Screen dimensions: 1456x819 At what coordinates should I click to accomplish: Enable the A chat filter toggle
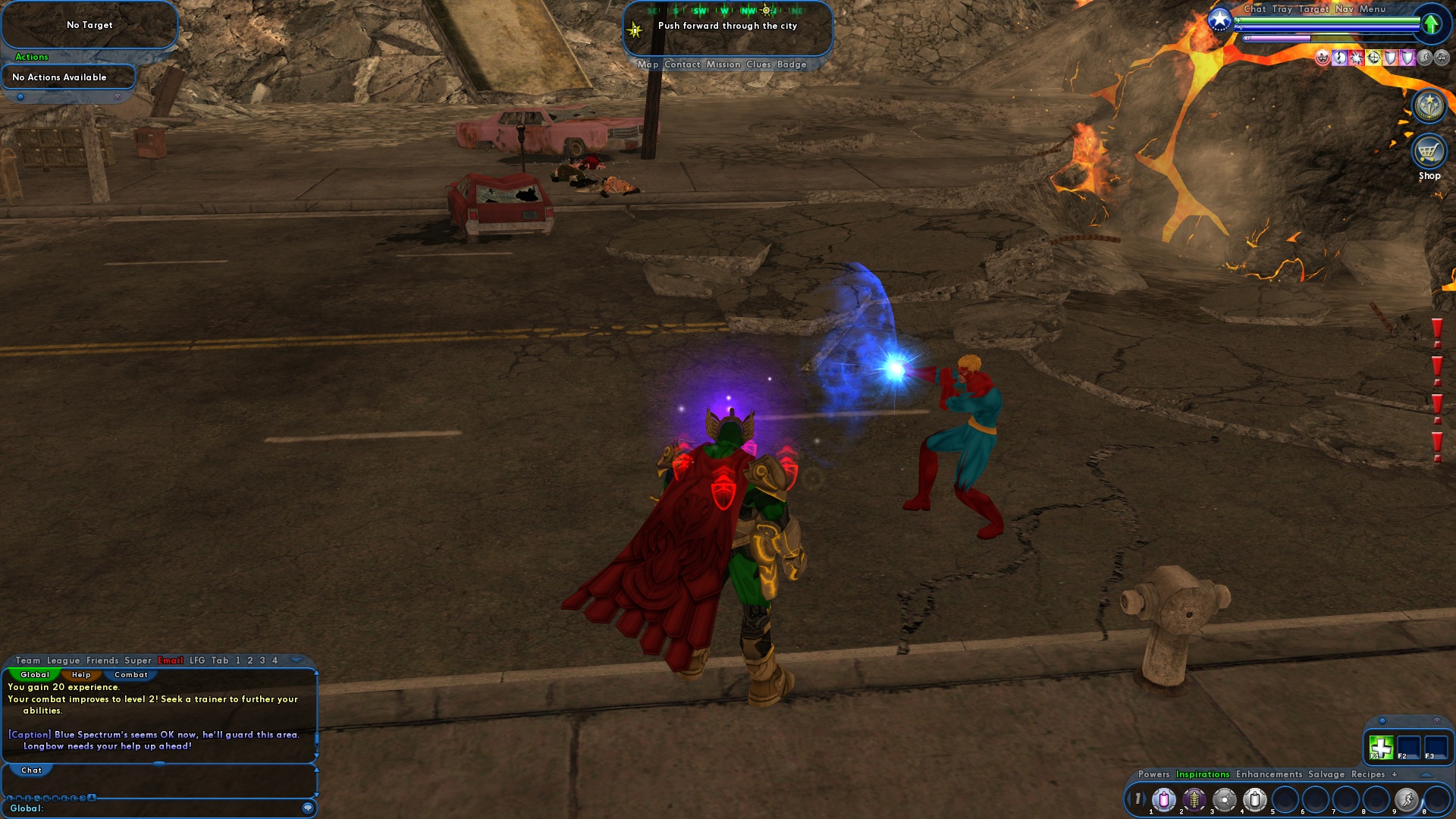pyautogui.click(x=90, y=797)
